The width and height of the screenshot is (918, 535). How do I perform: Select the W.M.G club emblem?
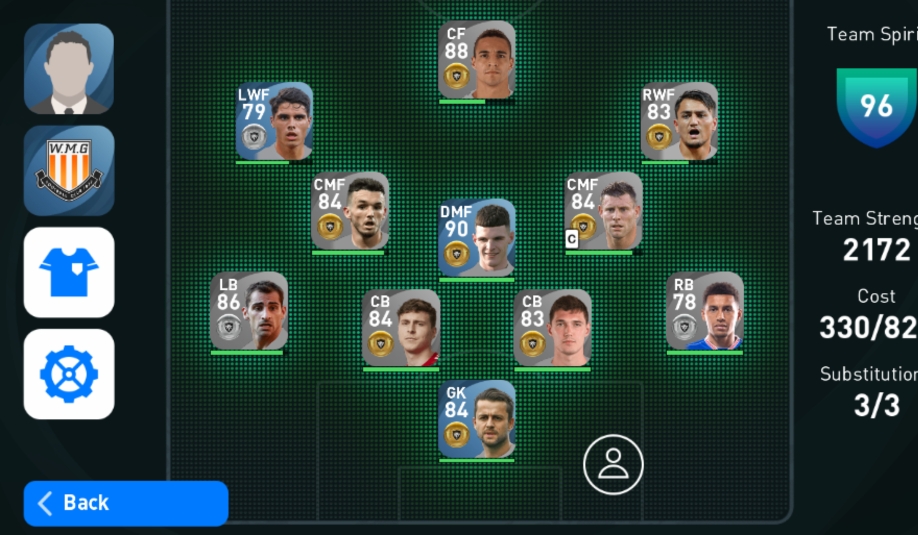pyautogui.click(x=69, y=170)
